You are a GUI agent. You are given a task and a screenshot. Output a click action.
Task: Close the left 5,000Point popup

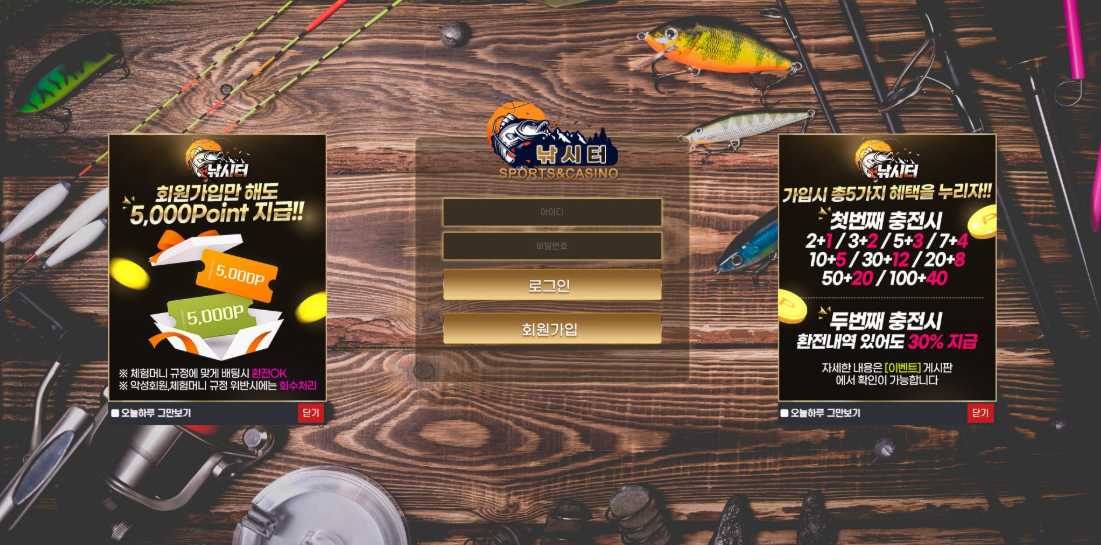(x=310, y=413)
